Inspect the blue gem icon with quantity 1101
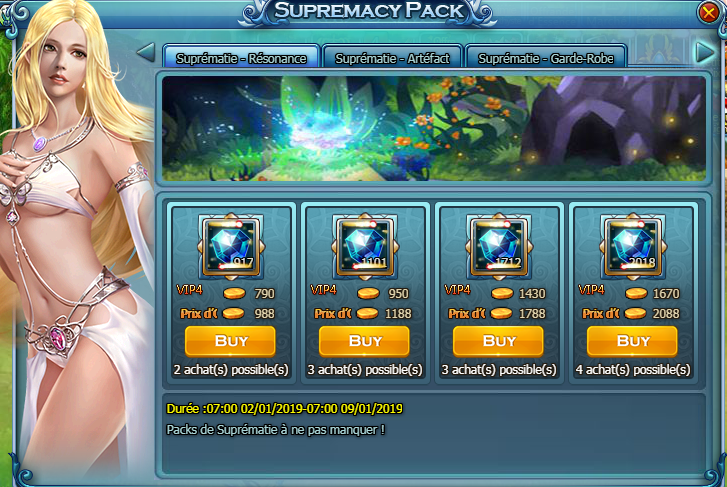The height and width of the screenshot is (487, 727). click(x=364, y=246)
